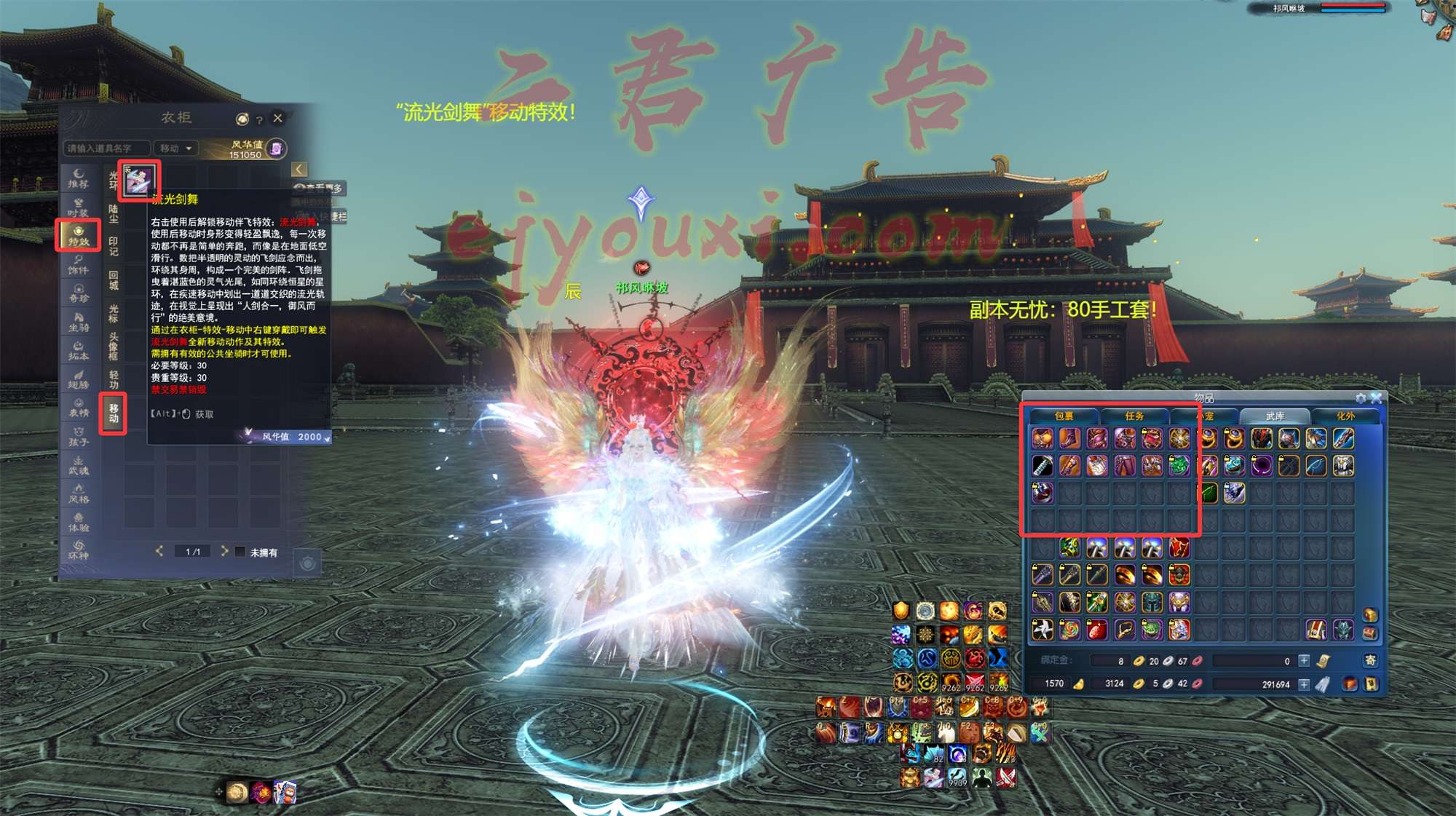The width and height of the screenshot is (1456, 816).
Task: Open the 特效 category in wardrobe sidebar
Action: 79,235
